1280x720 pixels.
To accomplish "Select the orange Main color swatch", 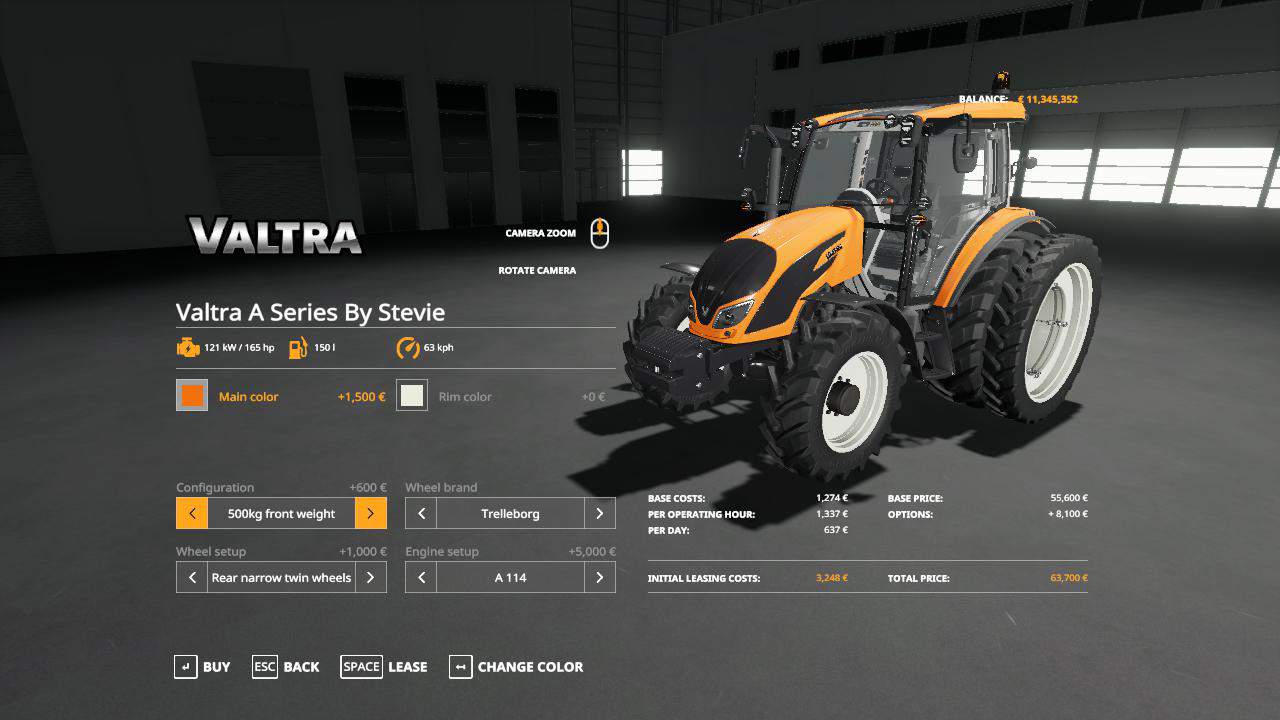I will tap(192, 396).
